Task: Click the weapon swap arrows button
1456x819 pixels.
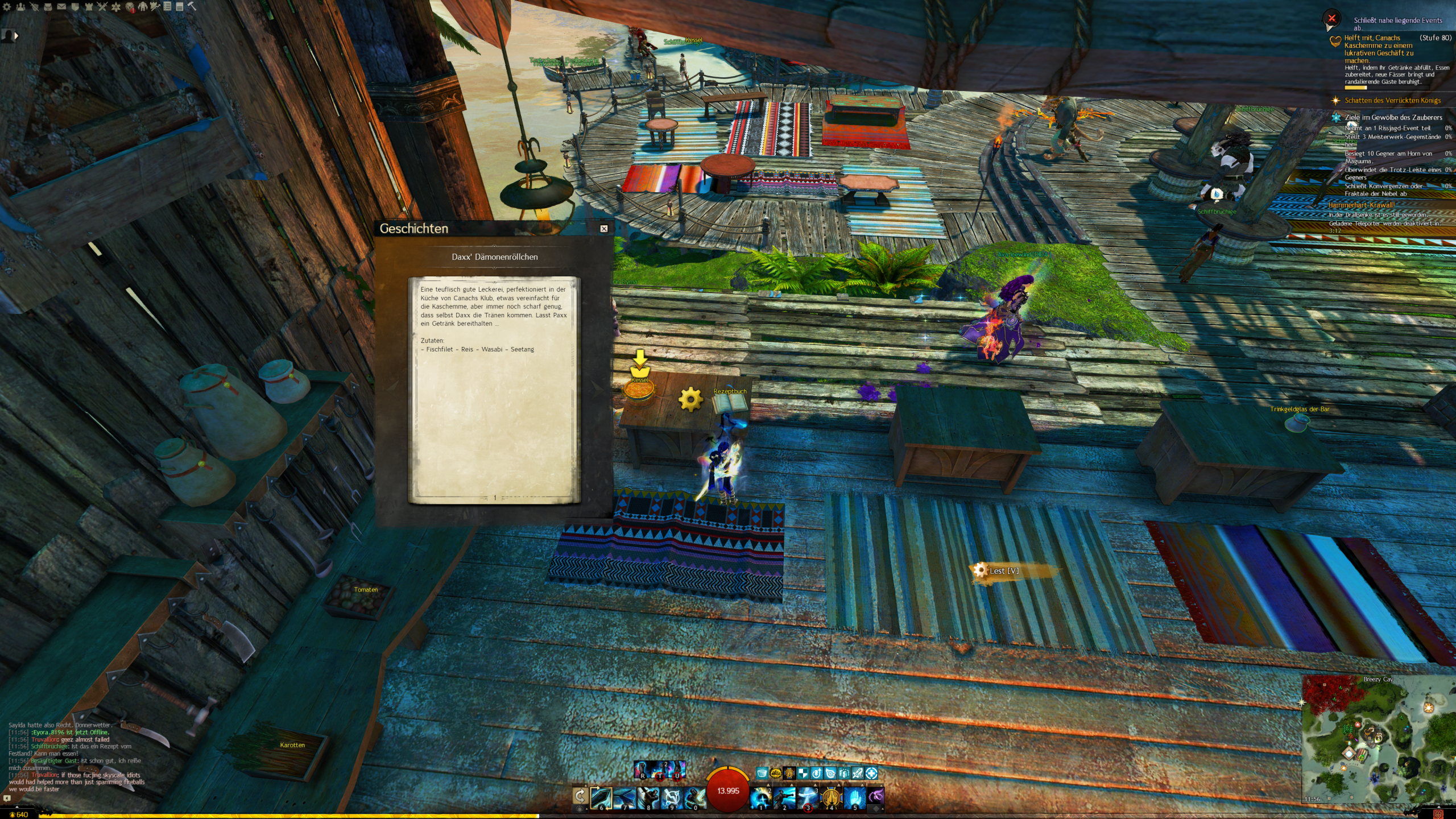Action: 580,796
